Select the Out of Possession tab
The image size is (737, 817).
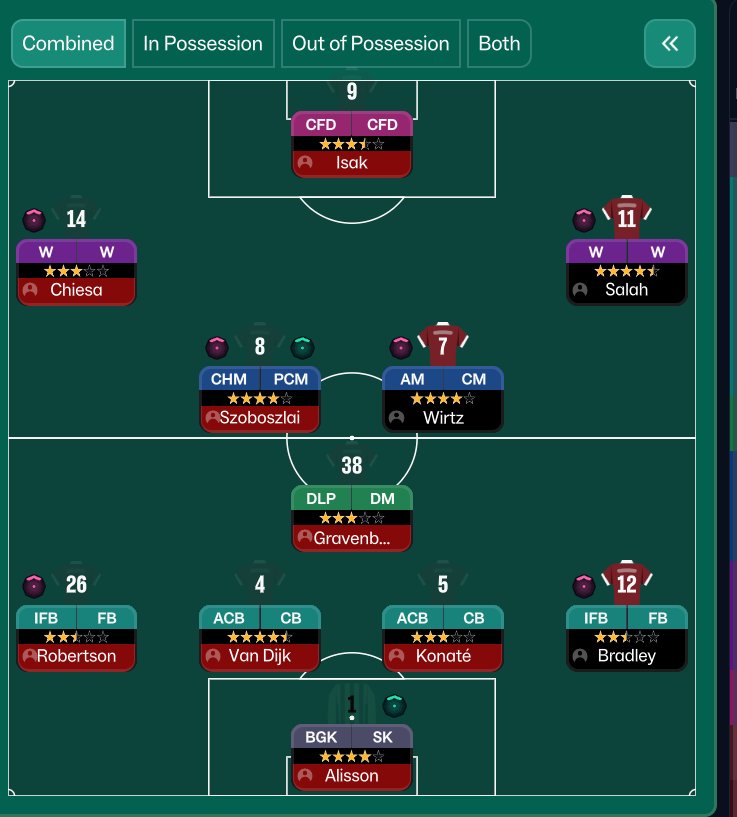coord(371,44)
